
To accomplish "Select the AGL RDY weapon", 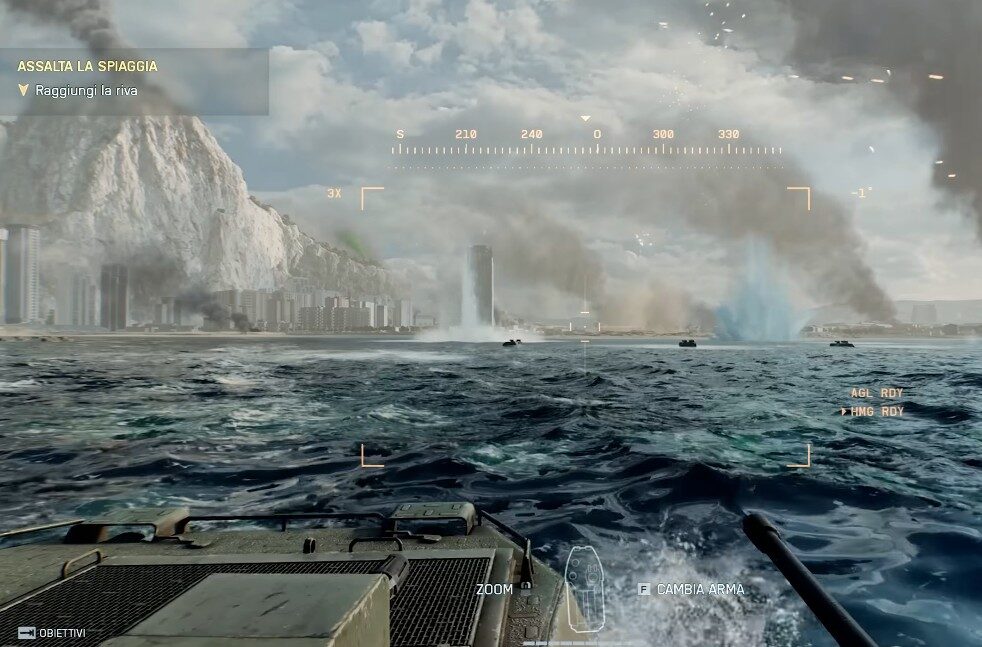I will coord(877,394).
